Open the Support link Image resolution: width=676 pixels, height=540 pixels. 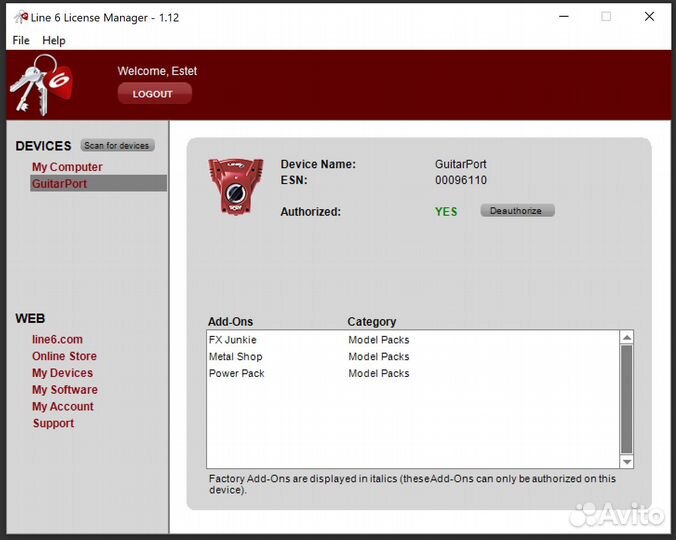(x=53, y=424)
